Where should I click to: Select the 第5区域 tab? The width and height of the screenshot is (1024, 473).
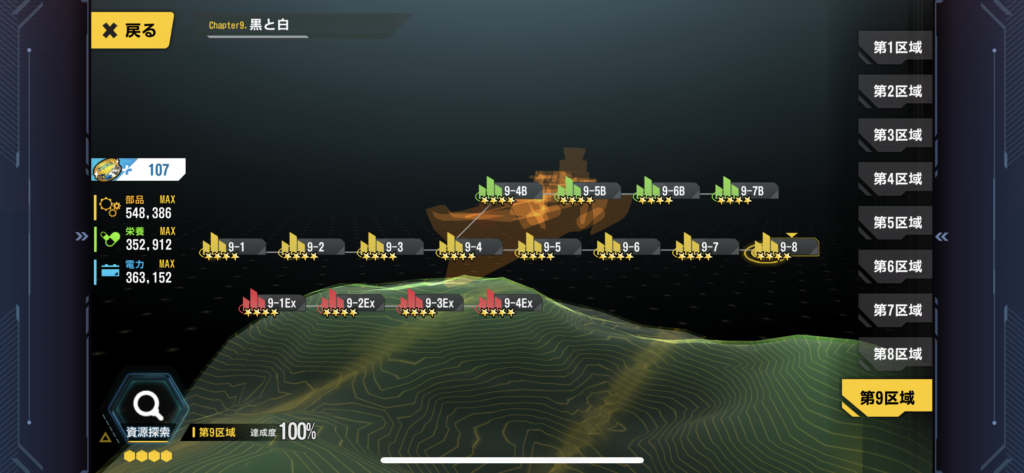pos(896,222)
